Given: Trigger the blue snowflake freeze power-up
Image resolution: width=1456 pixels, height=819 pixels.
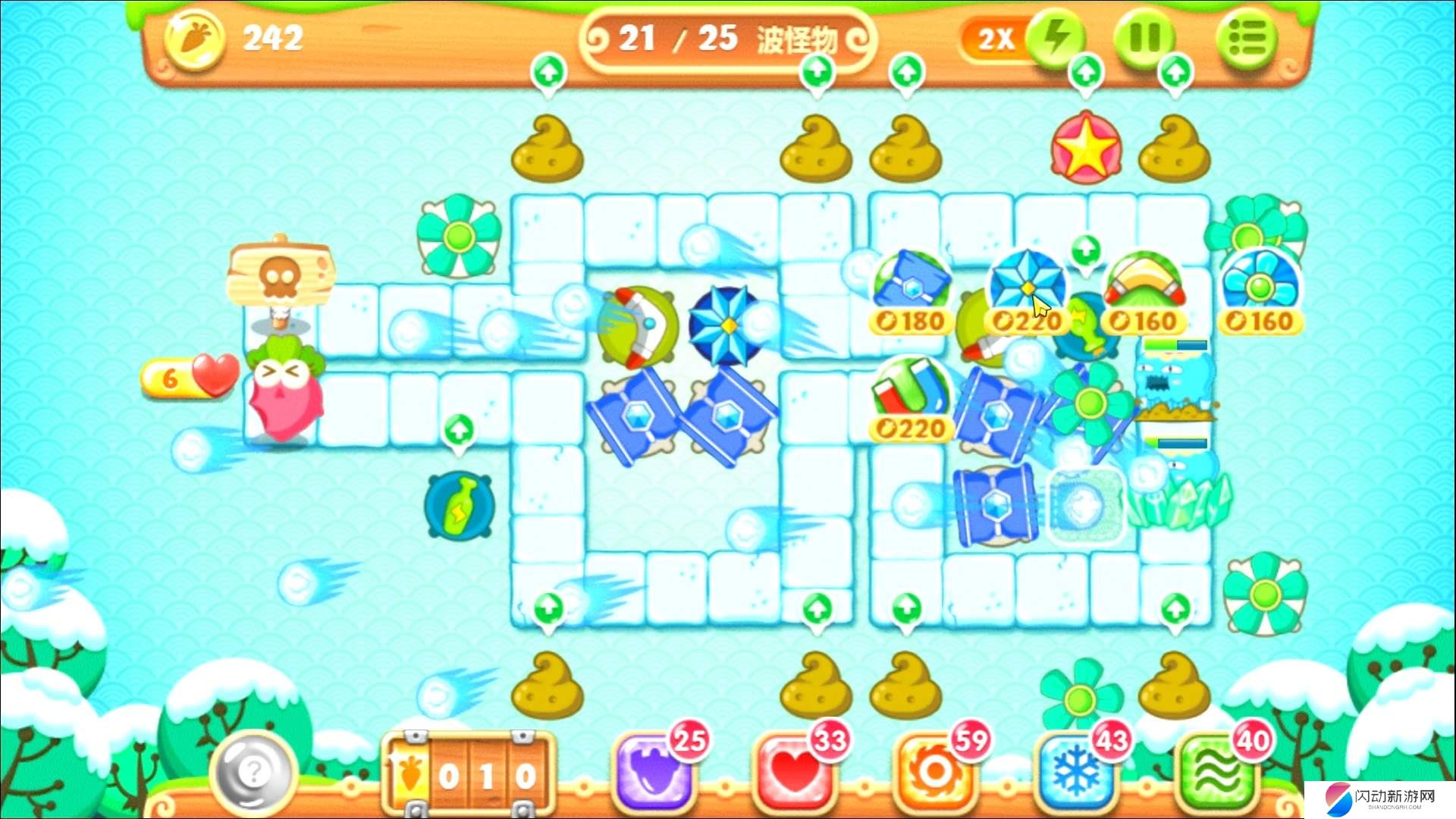Looking at the screenshot, I should coord(1076,772).
